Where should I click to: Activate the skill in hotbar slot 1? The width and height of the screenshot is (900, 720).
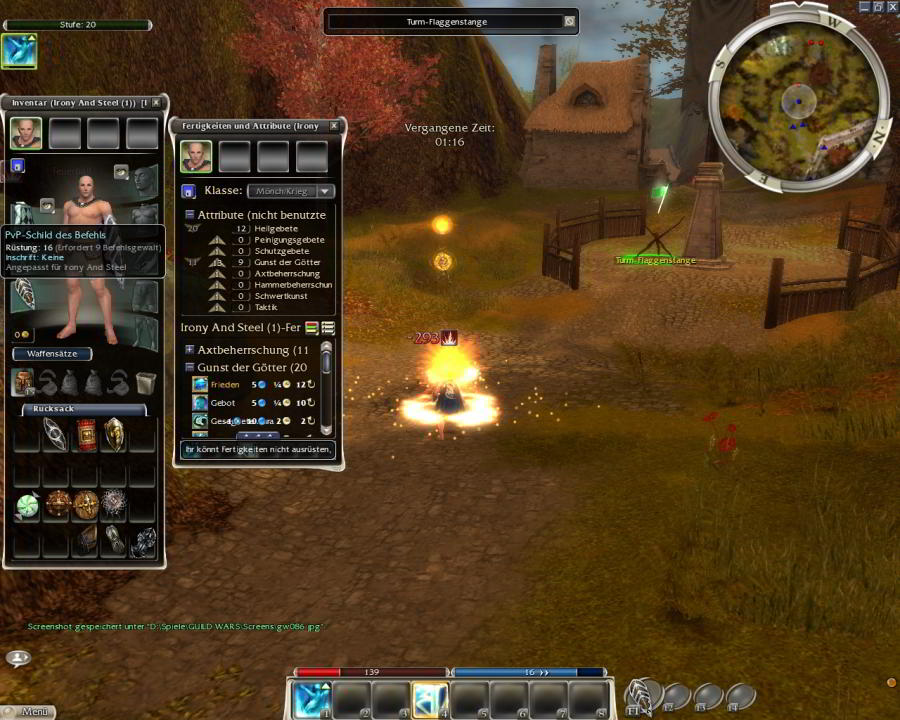click(312, 699)
